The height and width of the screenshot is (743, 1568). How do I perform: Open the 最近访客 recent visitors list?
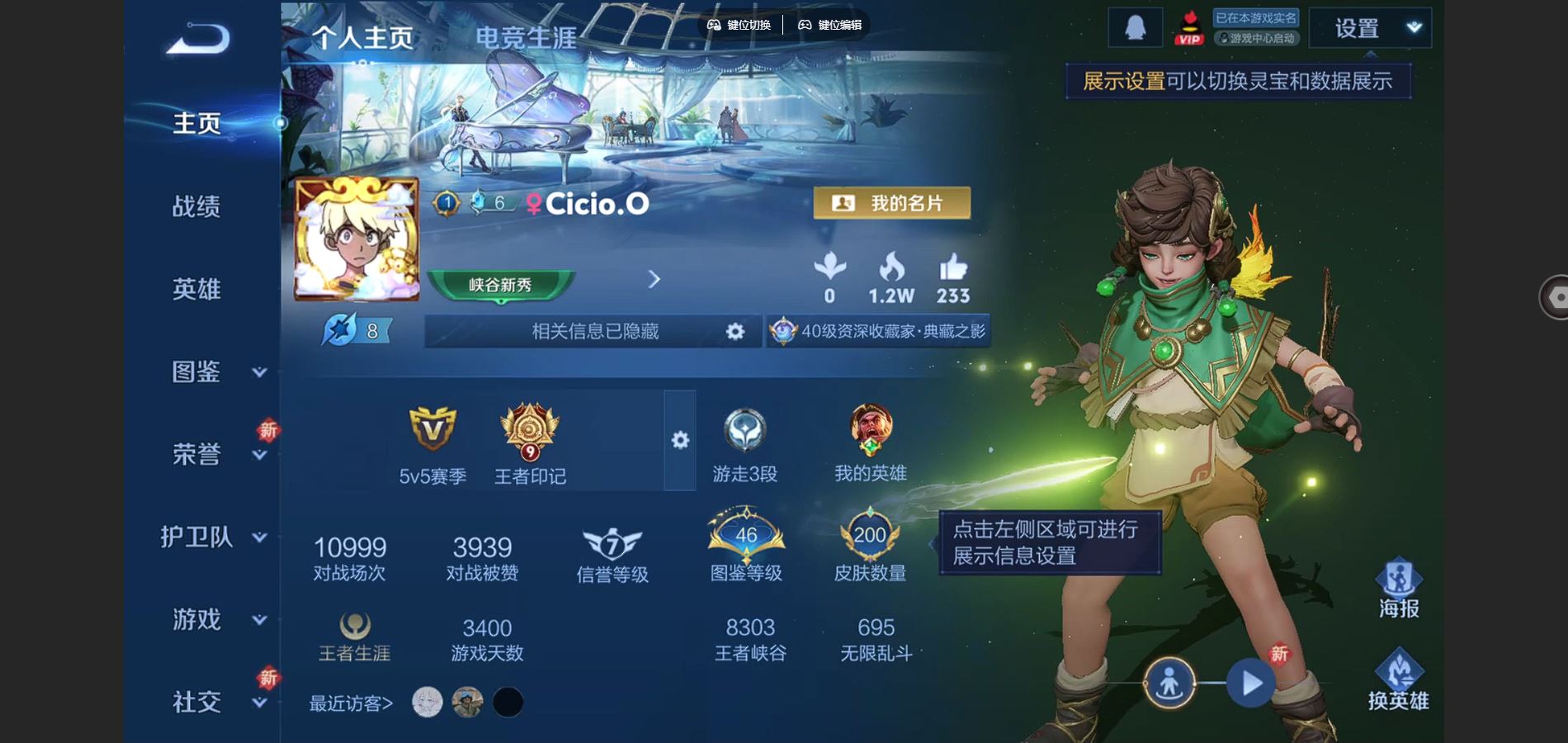point(351,703)
